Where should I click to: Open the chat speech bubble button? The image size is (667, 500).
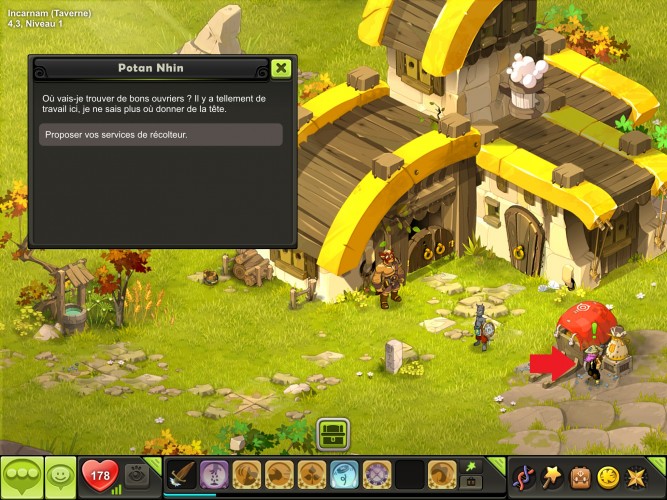tap(22, 474)
